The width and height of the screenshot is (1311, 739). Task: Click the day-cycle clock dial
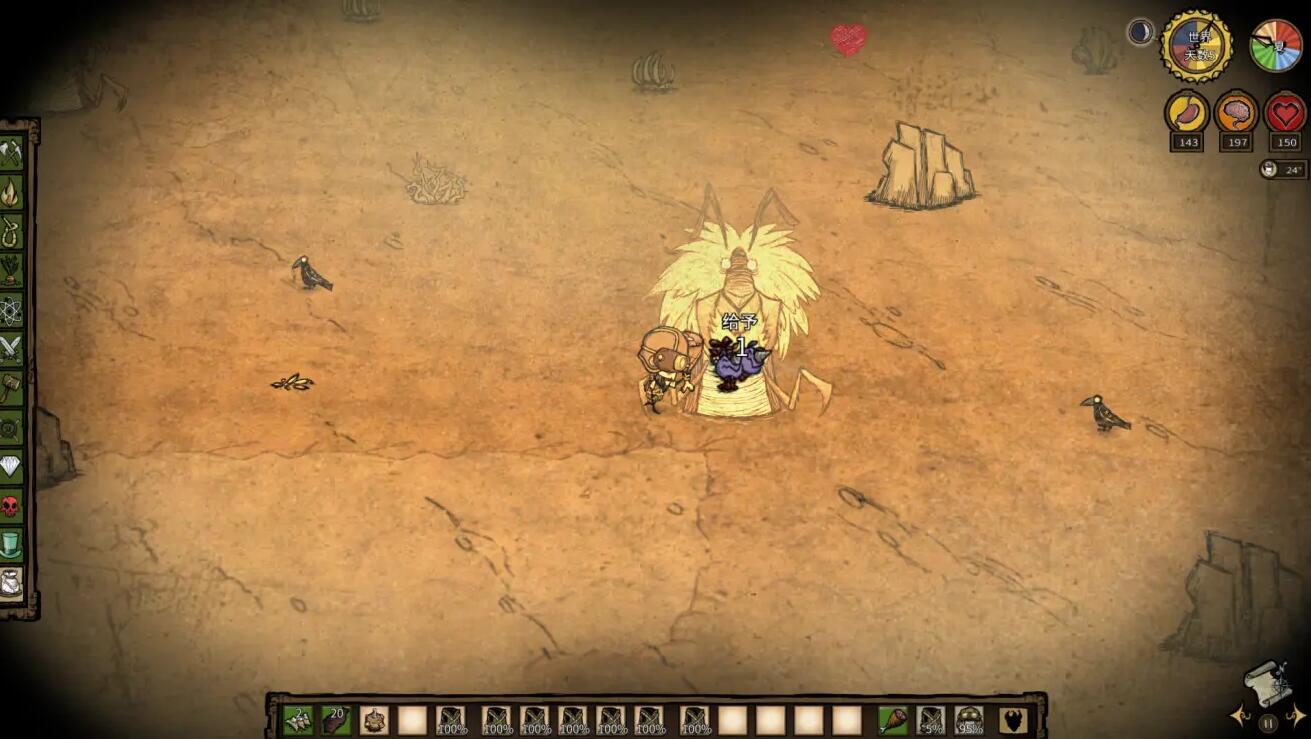click(1196, 46)
